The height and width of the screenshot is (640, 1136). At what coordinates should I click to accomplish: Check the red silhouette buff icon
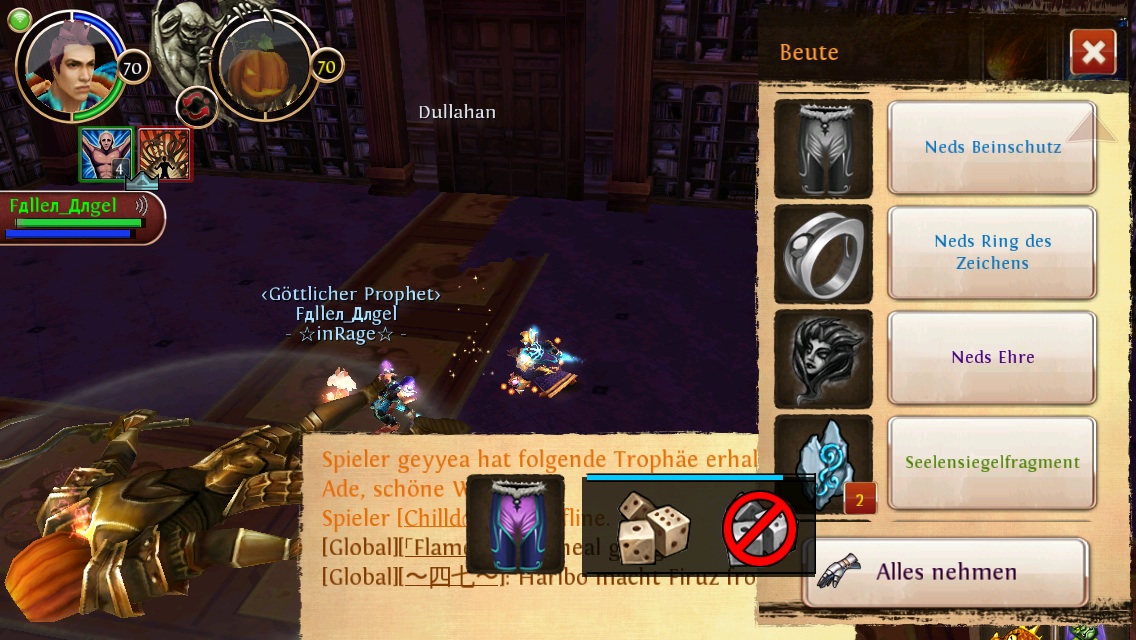tap(164, 154)
